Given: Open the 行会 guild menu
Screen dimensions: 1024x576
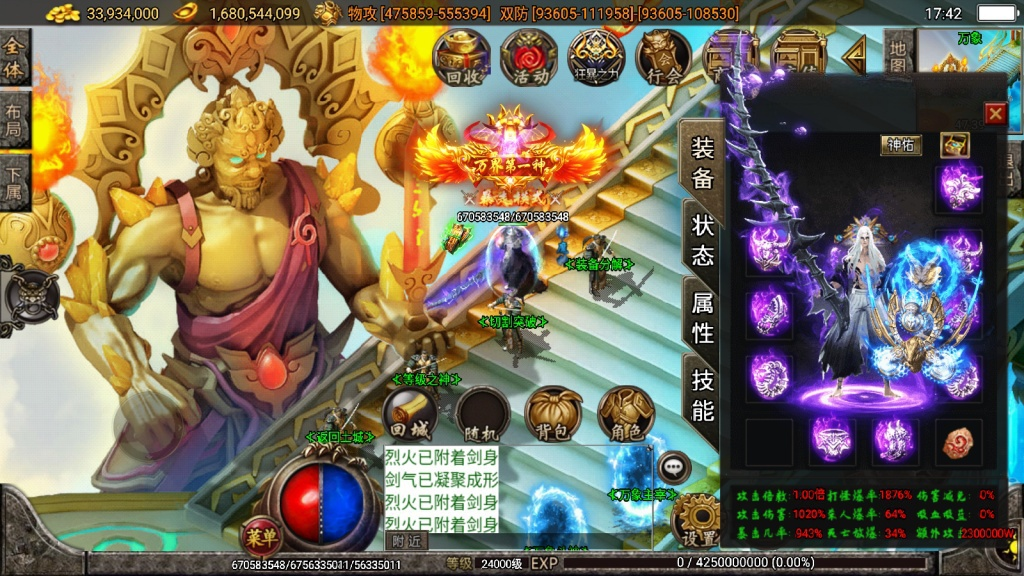Looking at the screenshot, I should click(x=663, y=56).
